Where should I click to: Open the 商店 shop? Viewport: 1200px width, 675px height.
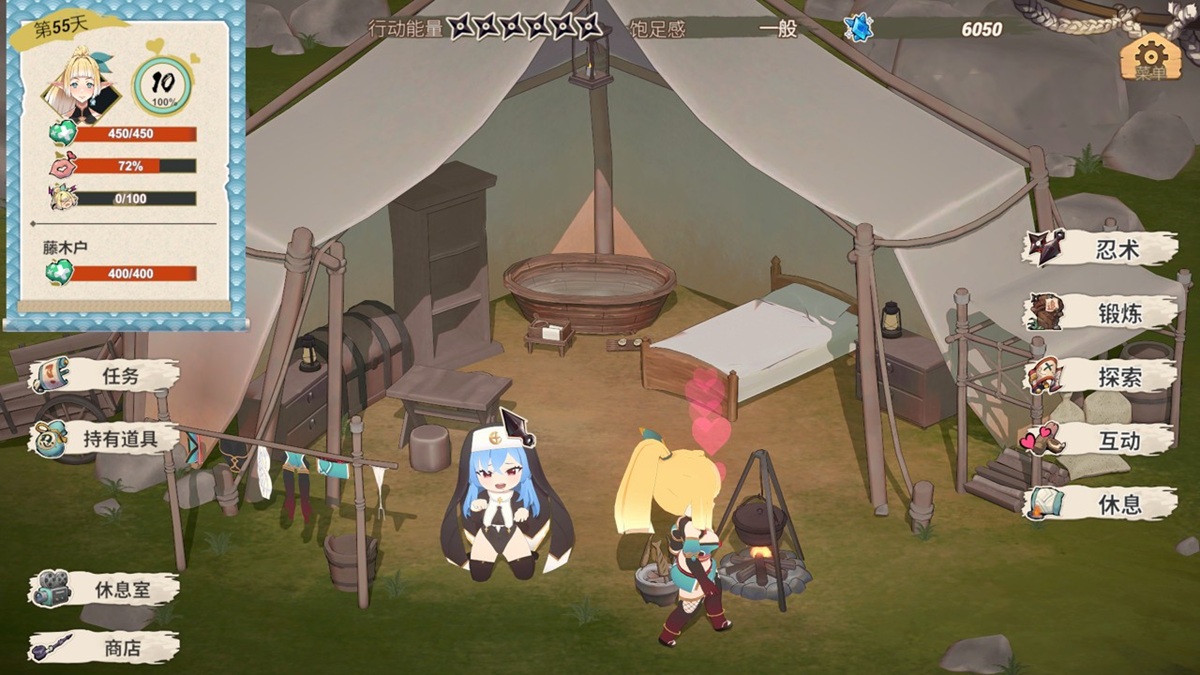click(105, 648)
